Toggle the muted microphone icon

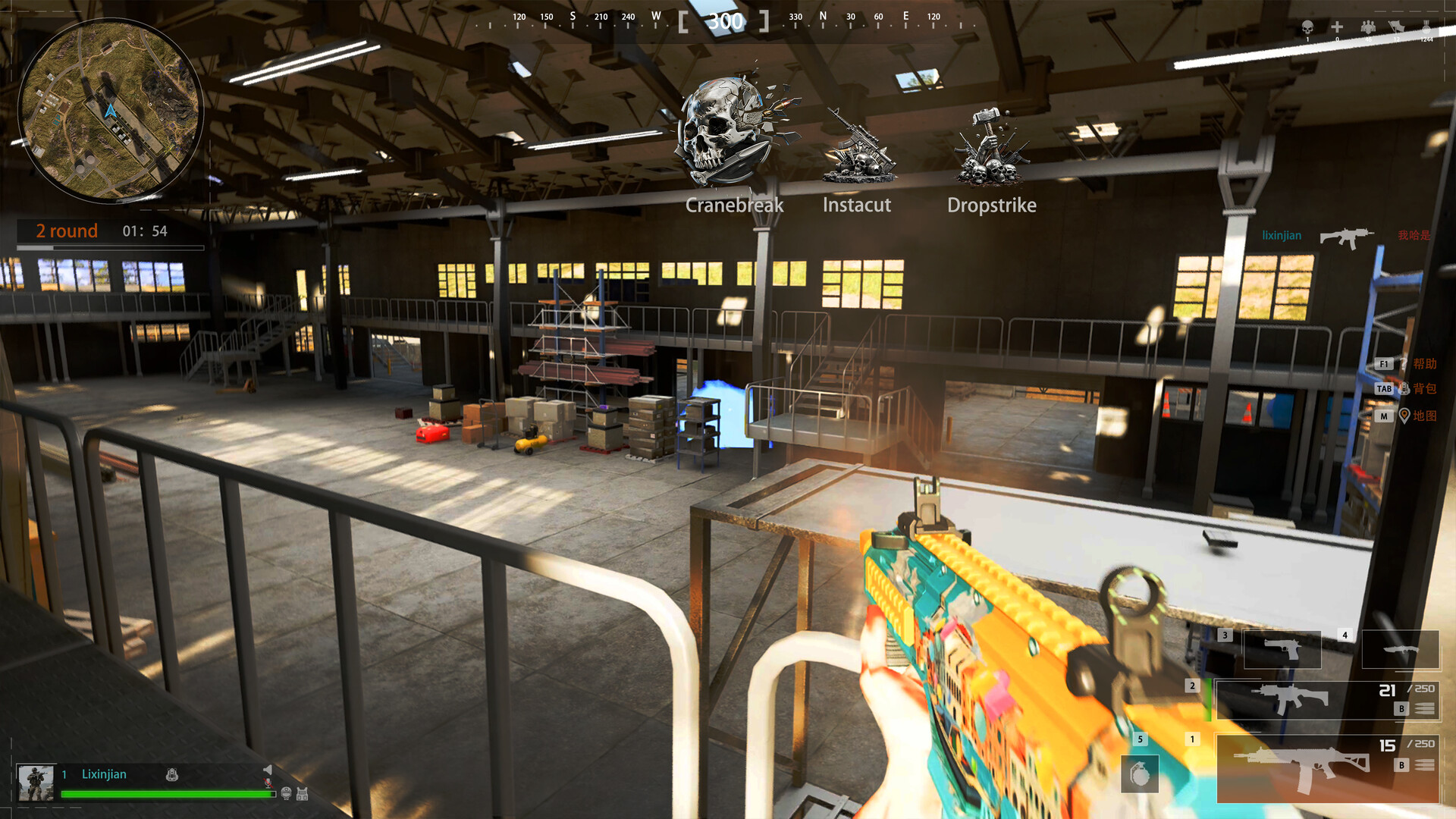[x=268, y=783]
